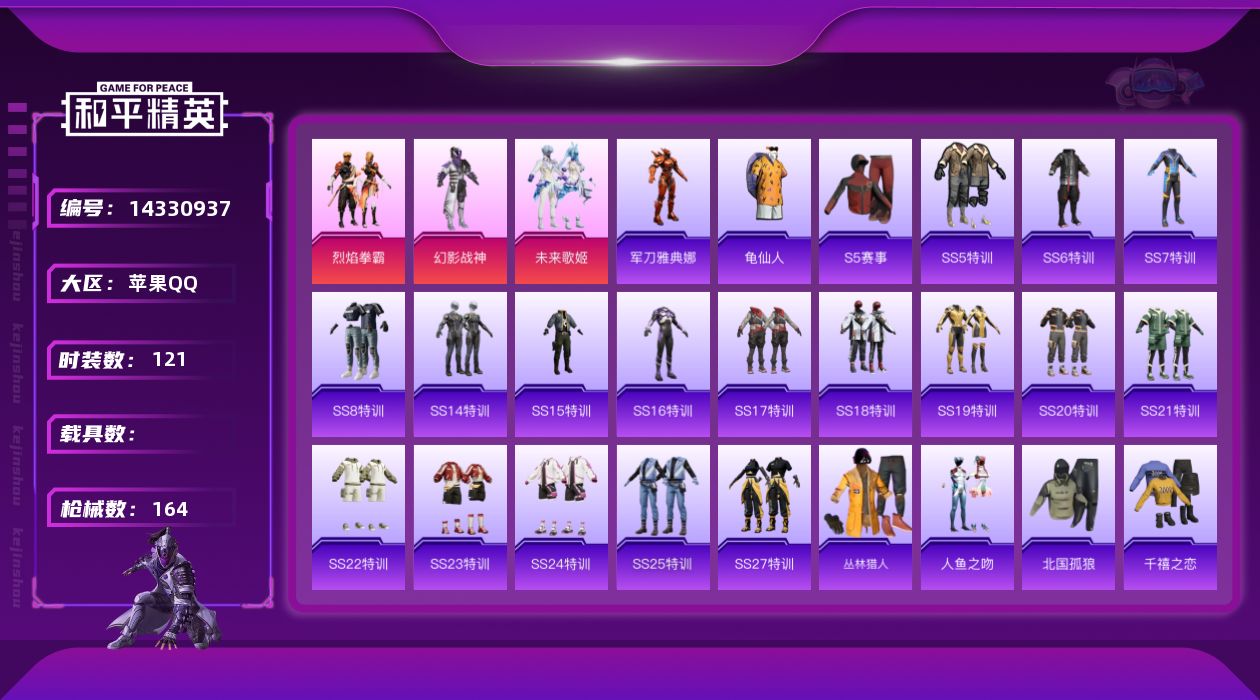Select the 千禧之恋 outfit tile
The height and width of the screenshot is (700, 1260).
(x=1170, y=517)
